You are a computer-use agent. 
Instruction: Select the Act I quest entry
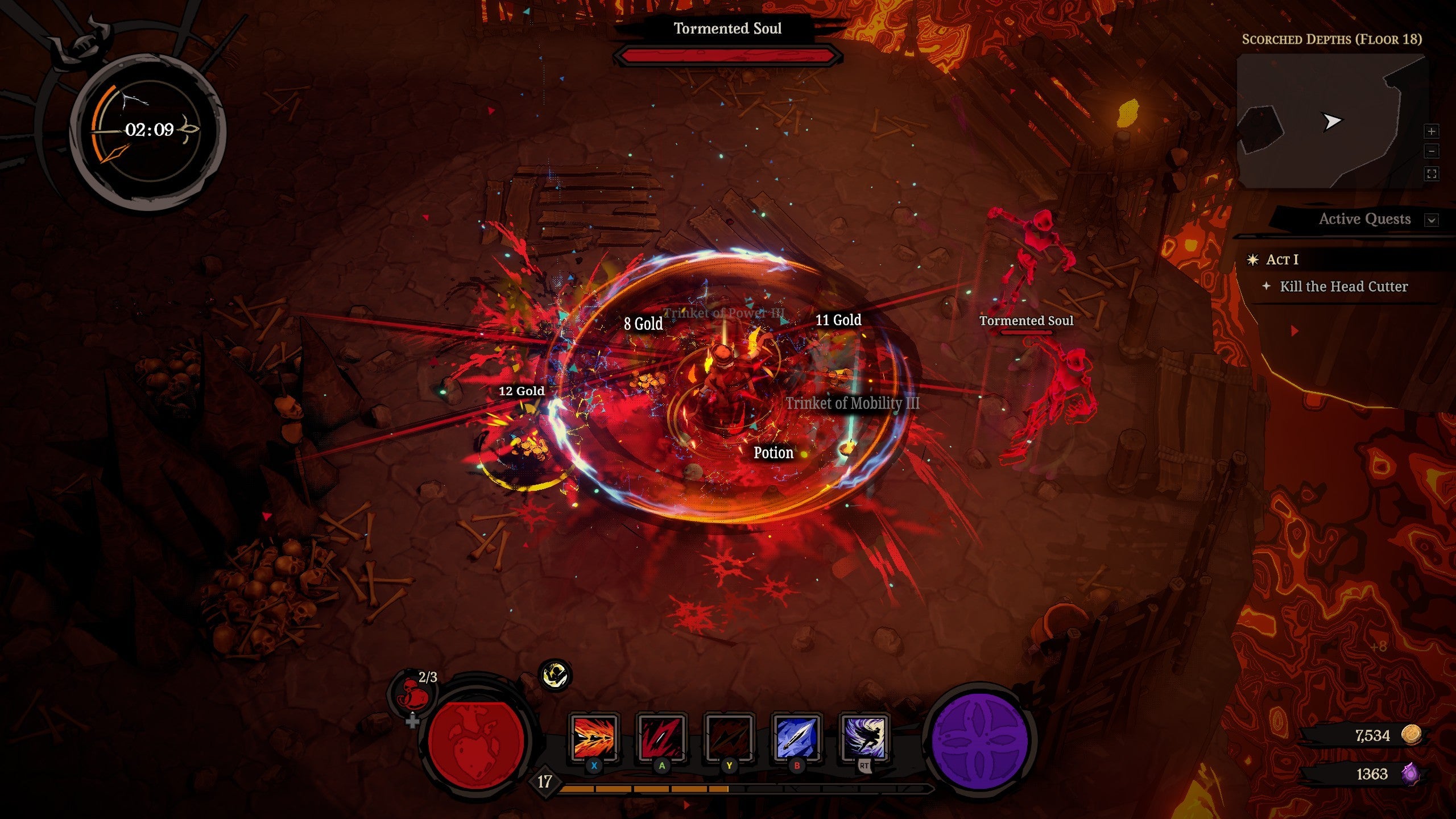point(1282,260)
